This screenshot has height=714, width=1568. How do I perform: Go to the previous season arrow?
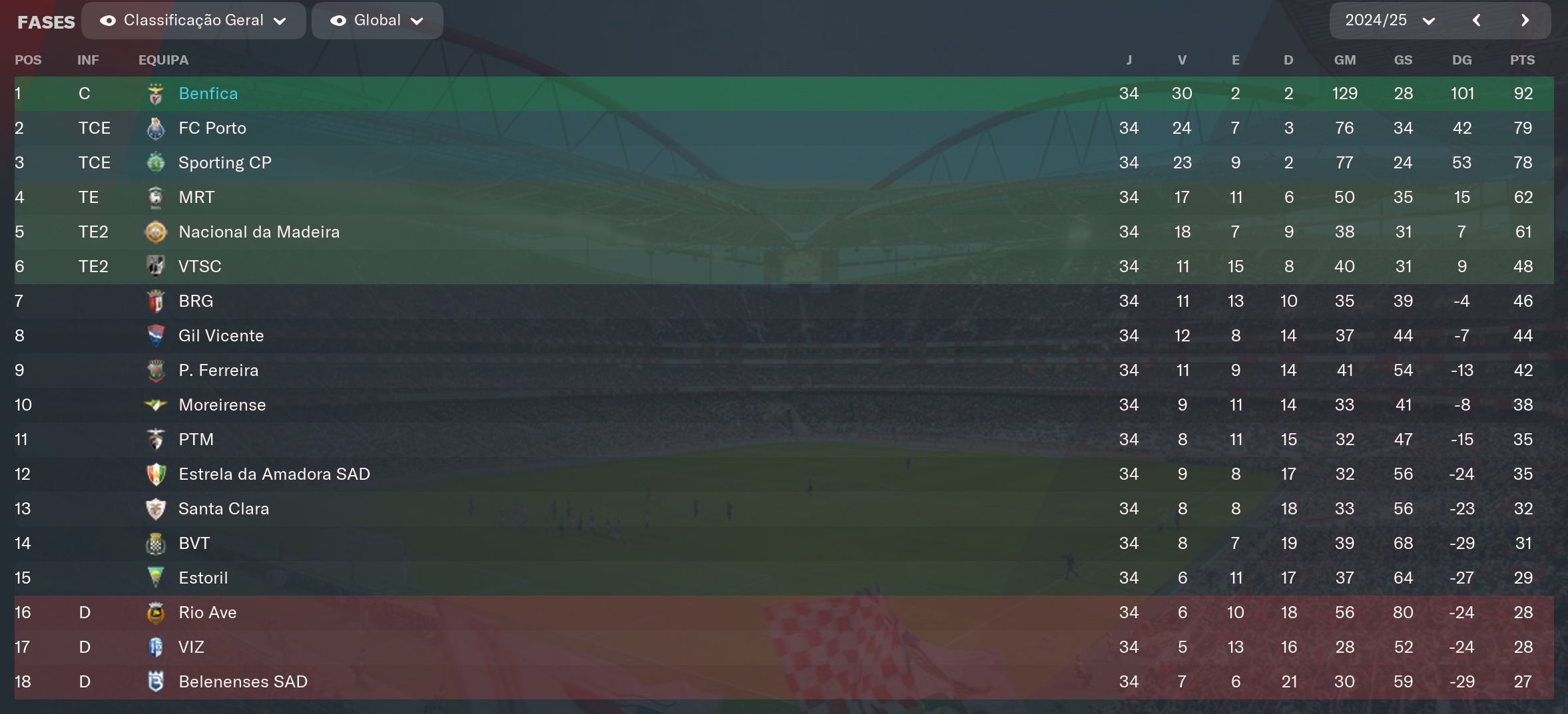tap(1476, 21)
